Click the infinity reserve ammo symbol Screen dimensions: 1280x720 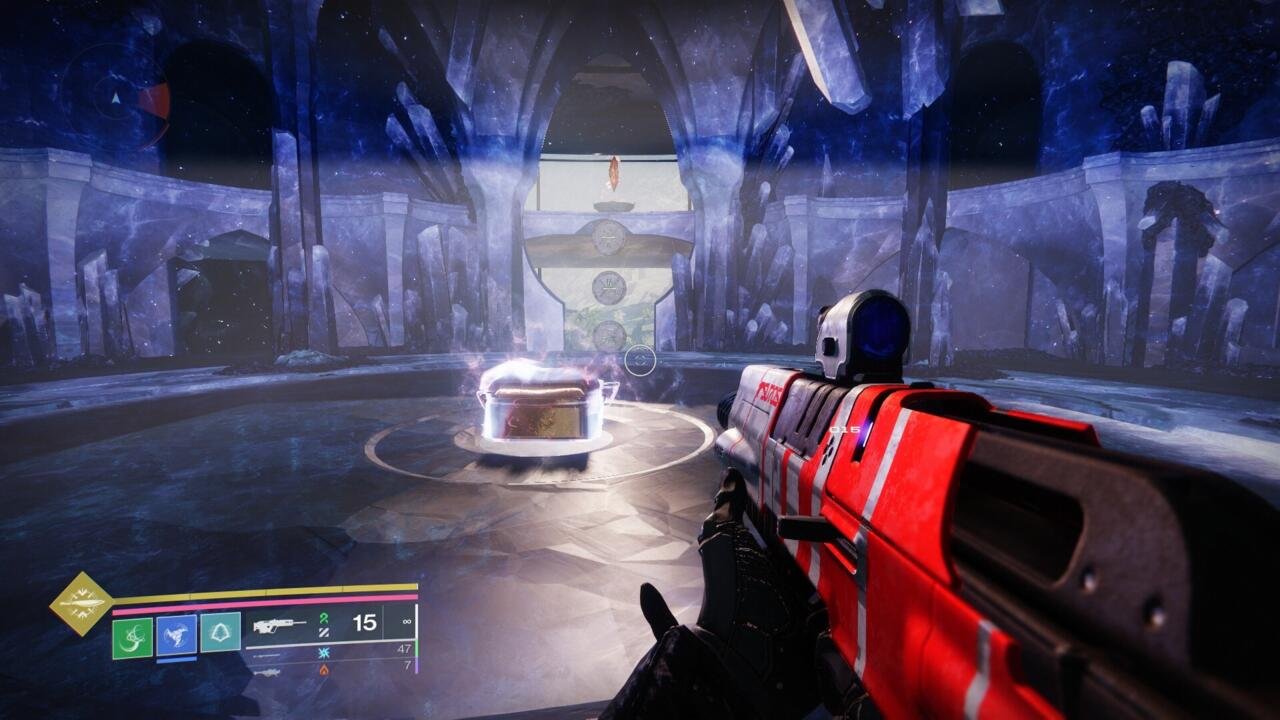(x=406, y=621)
